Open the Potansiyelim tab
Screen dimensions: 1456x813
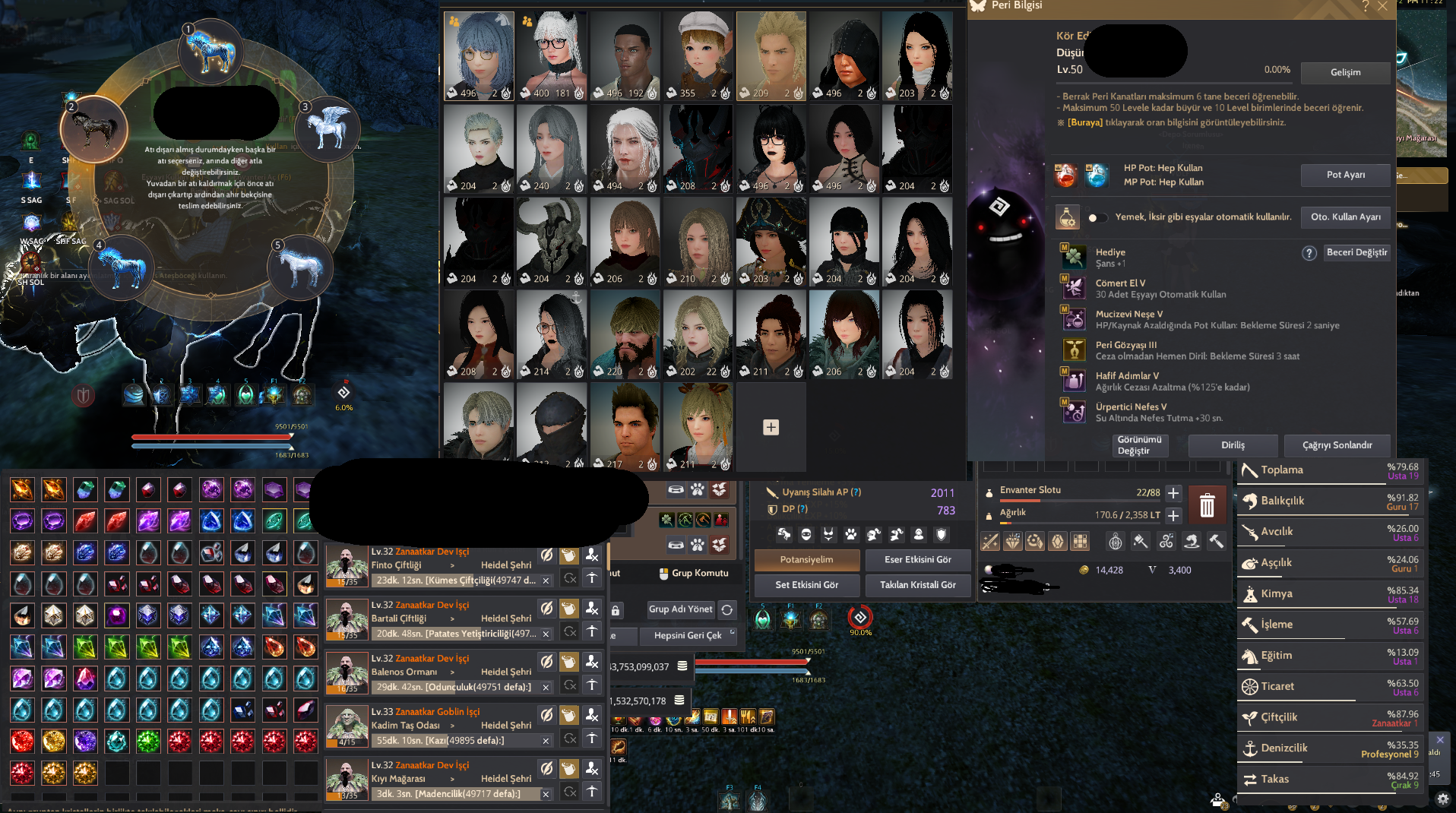[807, 560]
